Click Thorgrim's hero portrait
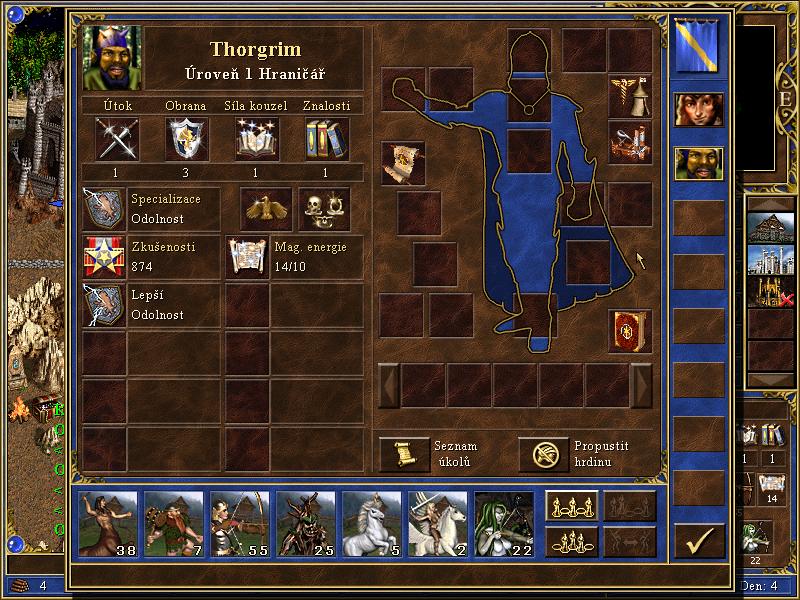This screenshot has height=600, width=800. [113, 57]
